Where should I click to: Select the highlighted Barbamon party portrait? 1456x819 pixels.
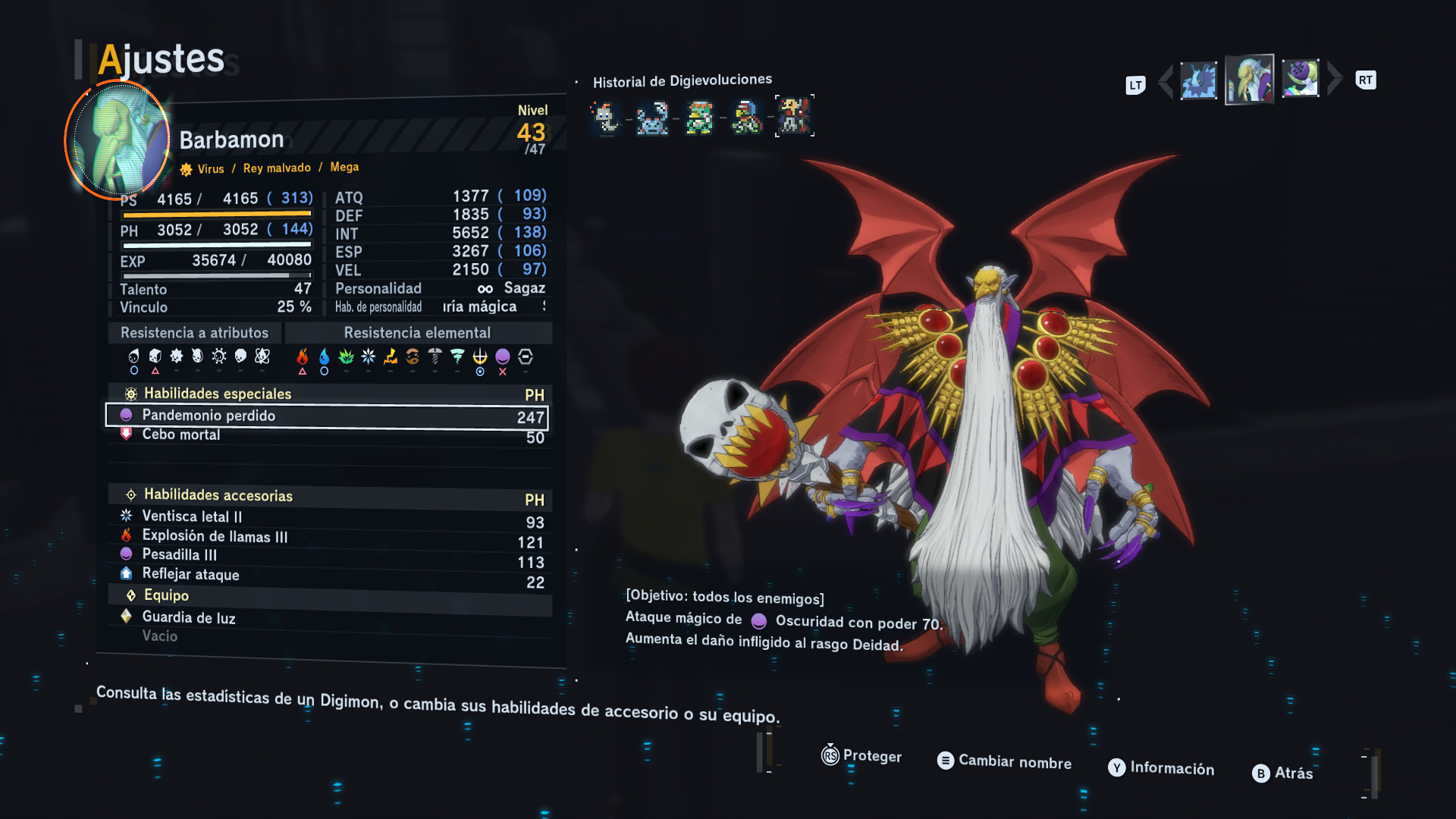(x=1249, y=80)
